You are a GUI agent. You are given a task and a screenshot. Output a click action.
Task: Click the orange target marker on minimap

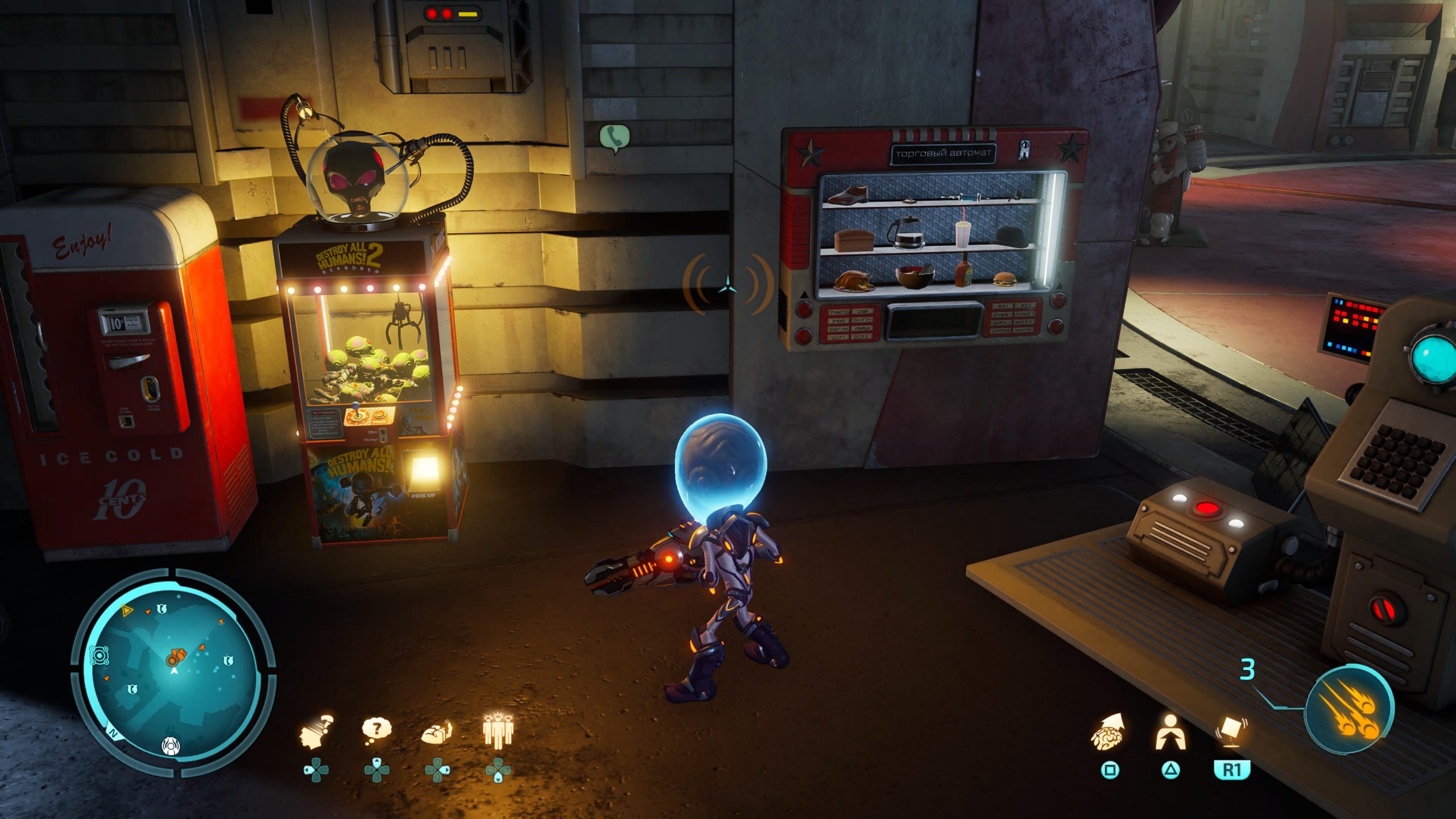175,657
